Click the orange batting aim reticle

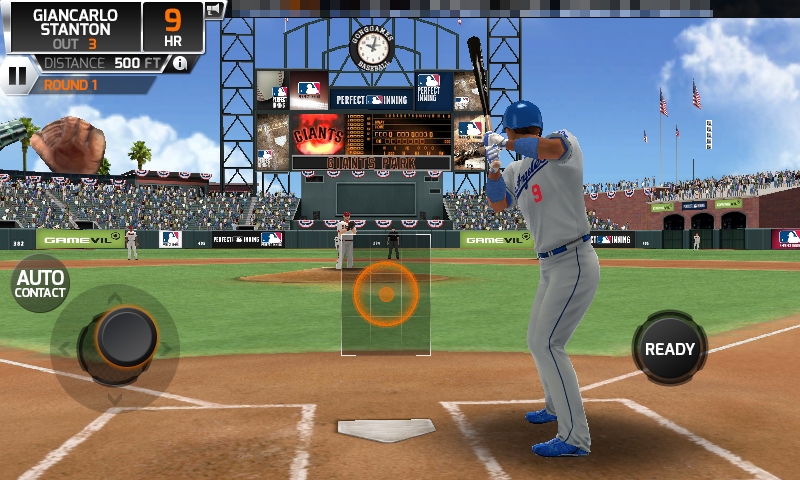[386, 294]
